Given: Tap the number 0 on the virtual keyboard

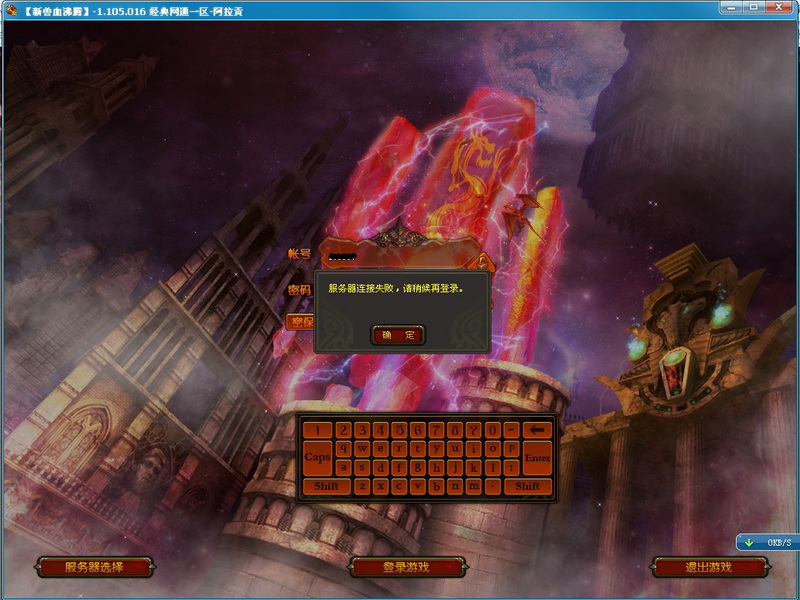Looking at the screenshot, I should pyautogui.click(x=493, y=430).
